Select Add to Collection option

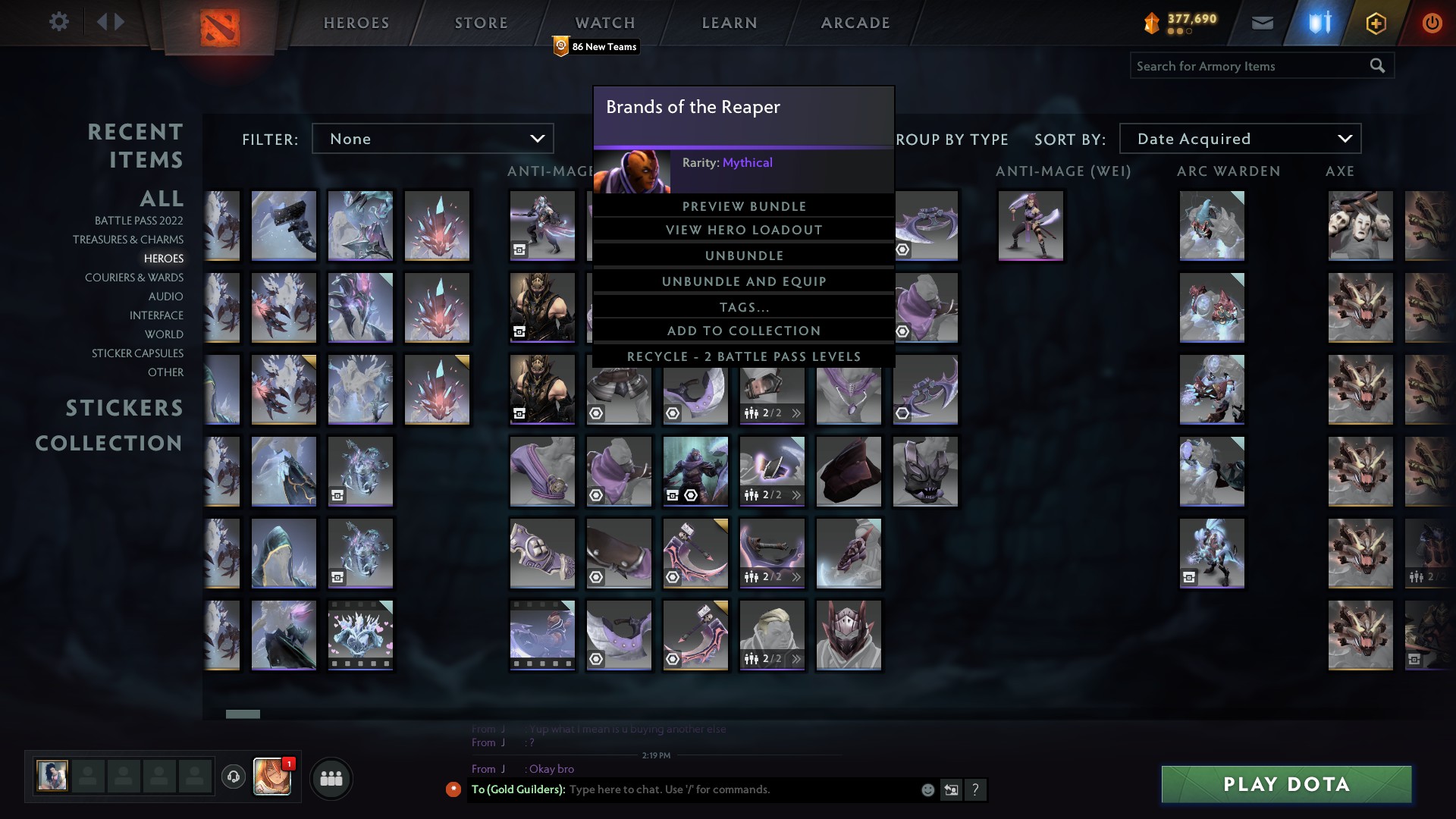743,331
